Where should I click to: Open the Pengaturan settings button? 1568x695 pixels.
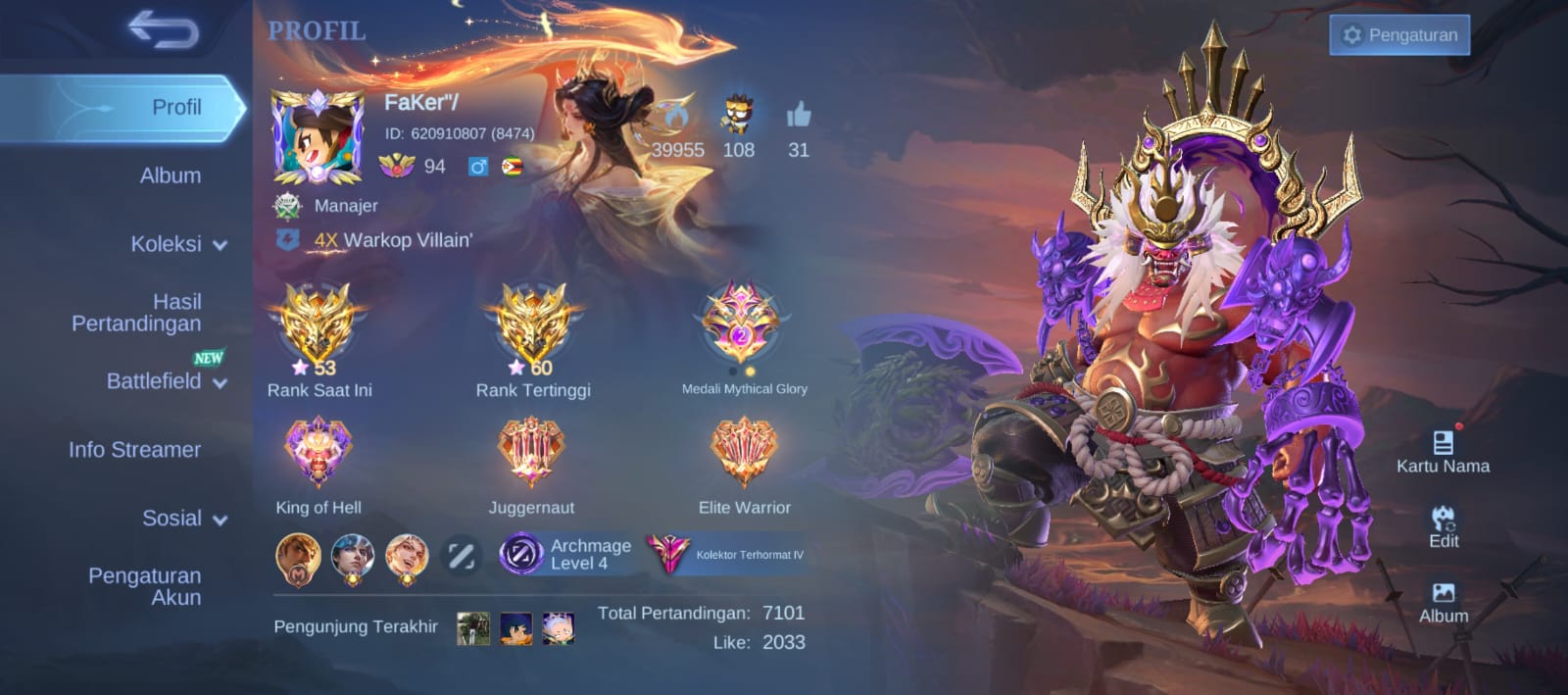pos(1398,35)
